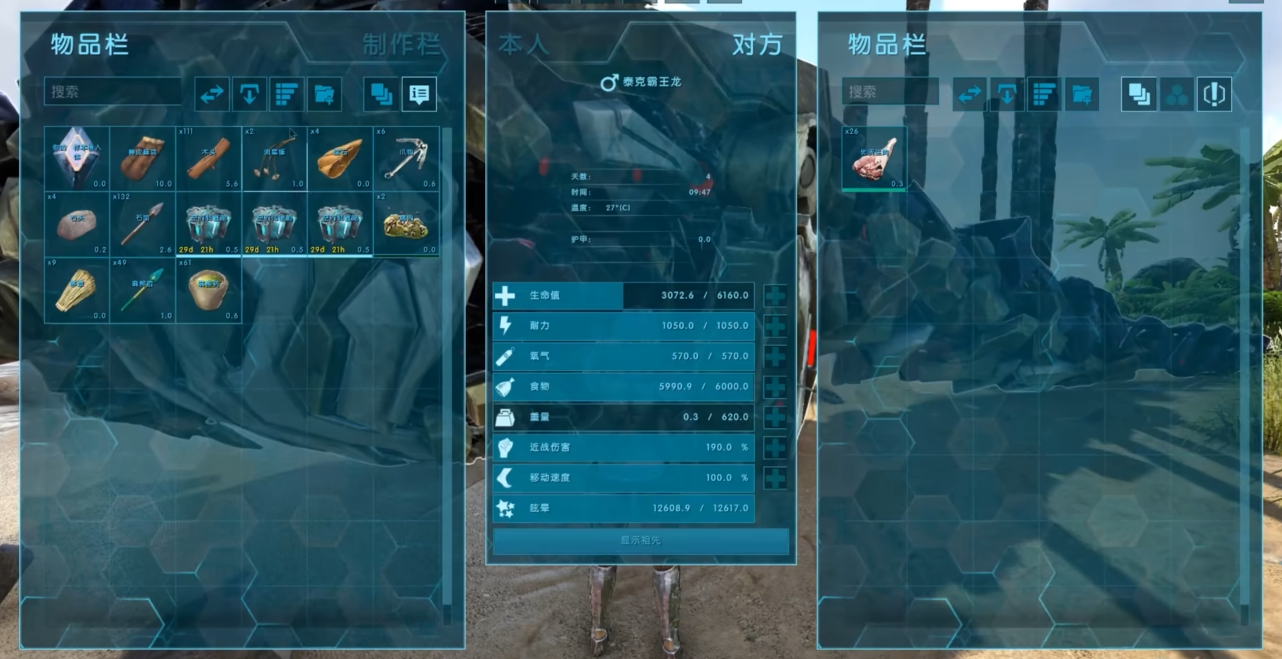Click the left inventory 搜索 search field
The width and height of the screenshot is (1282, 659).
point(113,92)
